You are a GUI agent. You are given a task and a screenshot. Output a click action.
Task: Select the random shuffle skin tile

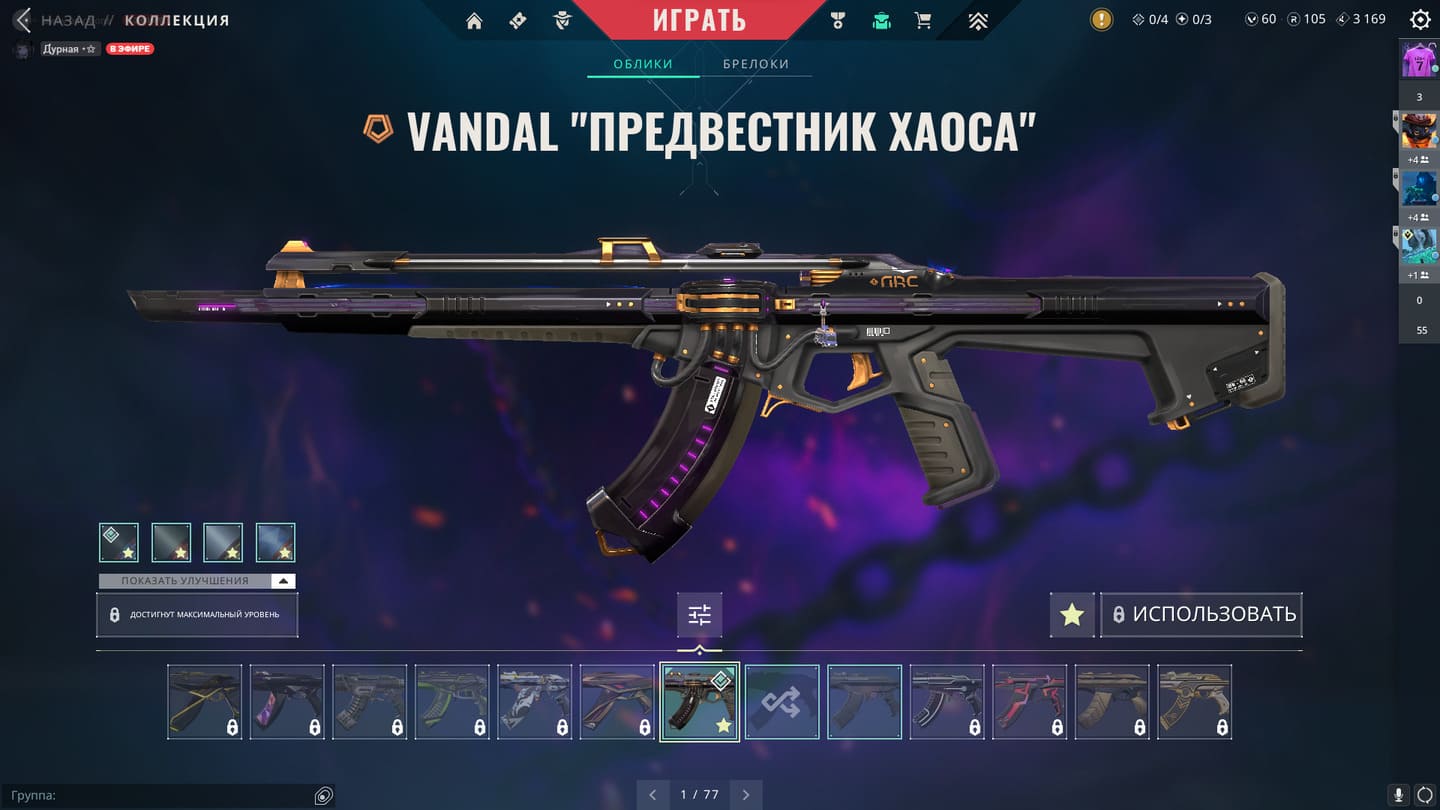782,702
